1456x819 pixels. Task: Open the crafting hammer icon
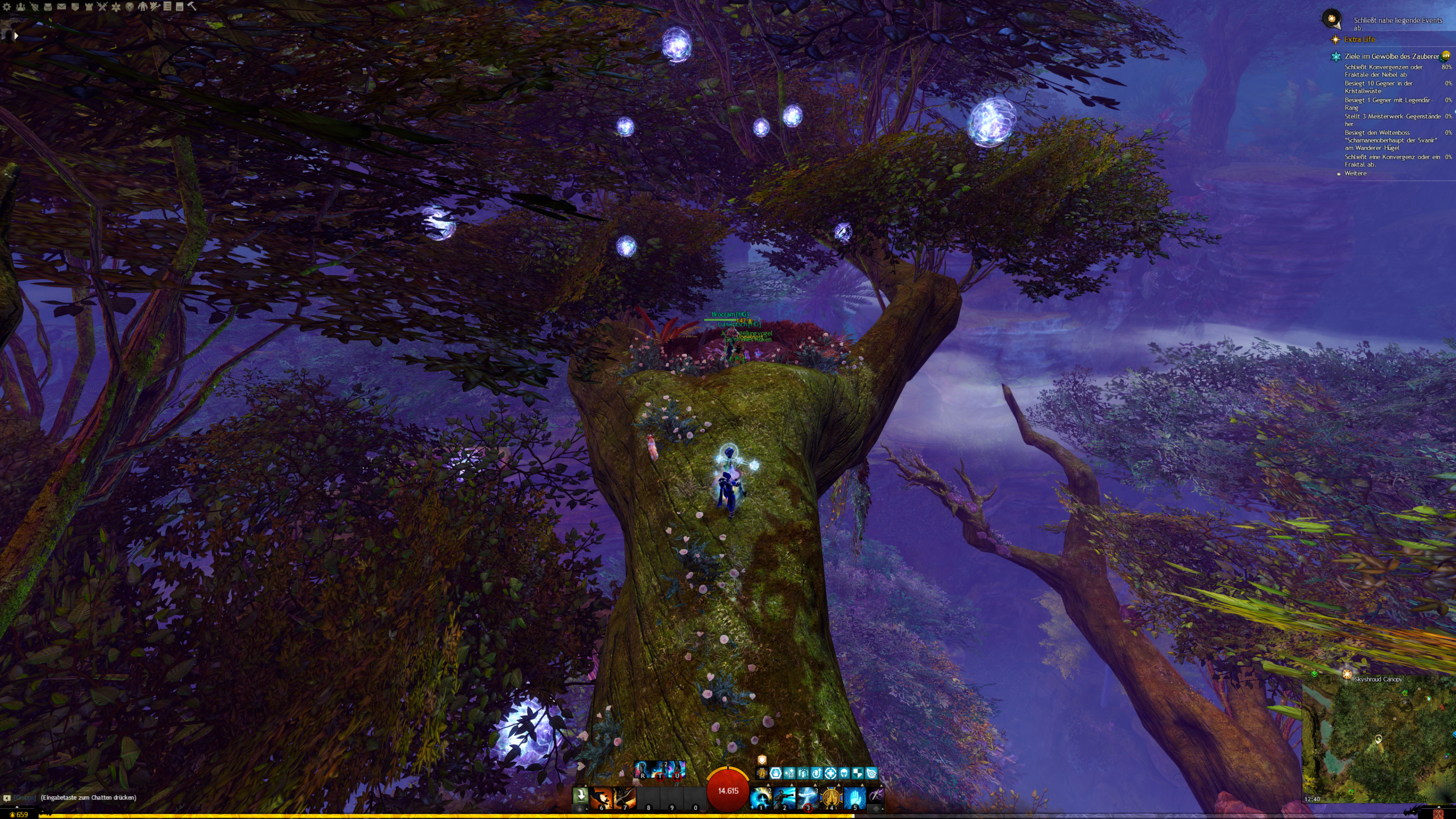[192, 7]
